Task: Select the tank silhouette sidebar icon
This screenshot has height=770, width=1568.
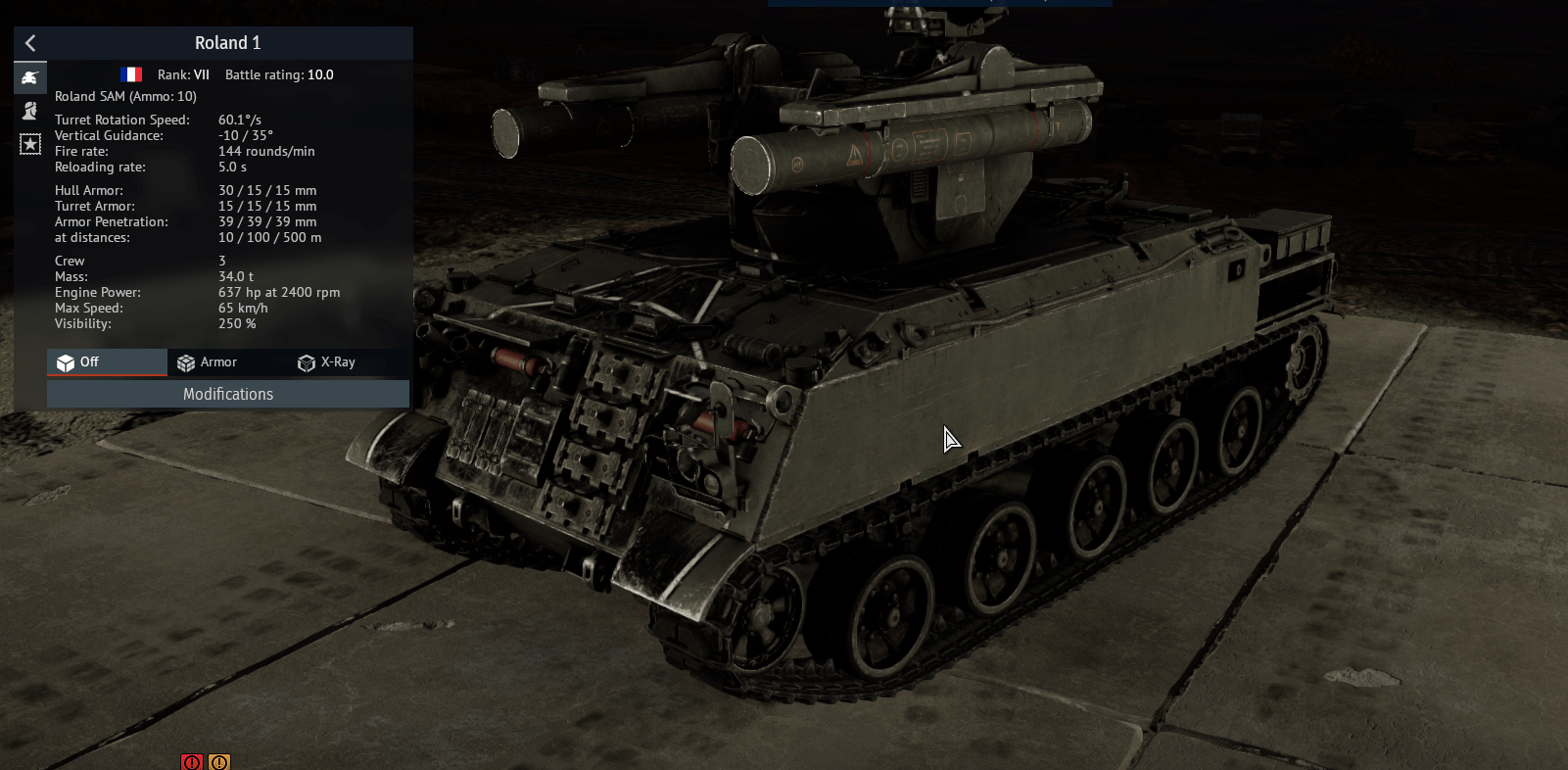Action: pos(30,77)
